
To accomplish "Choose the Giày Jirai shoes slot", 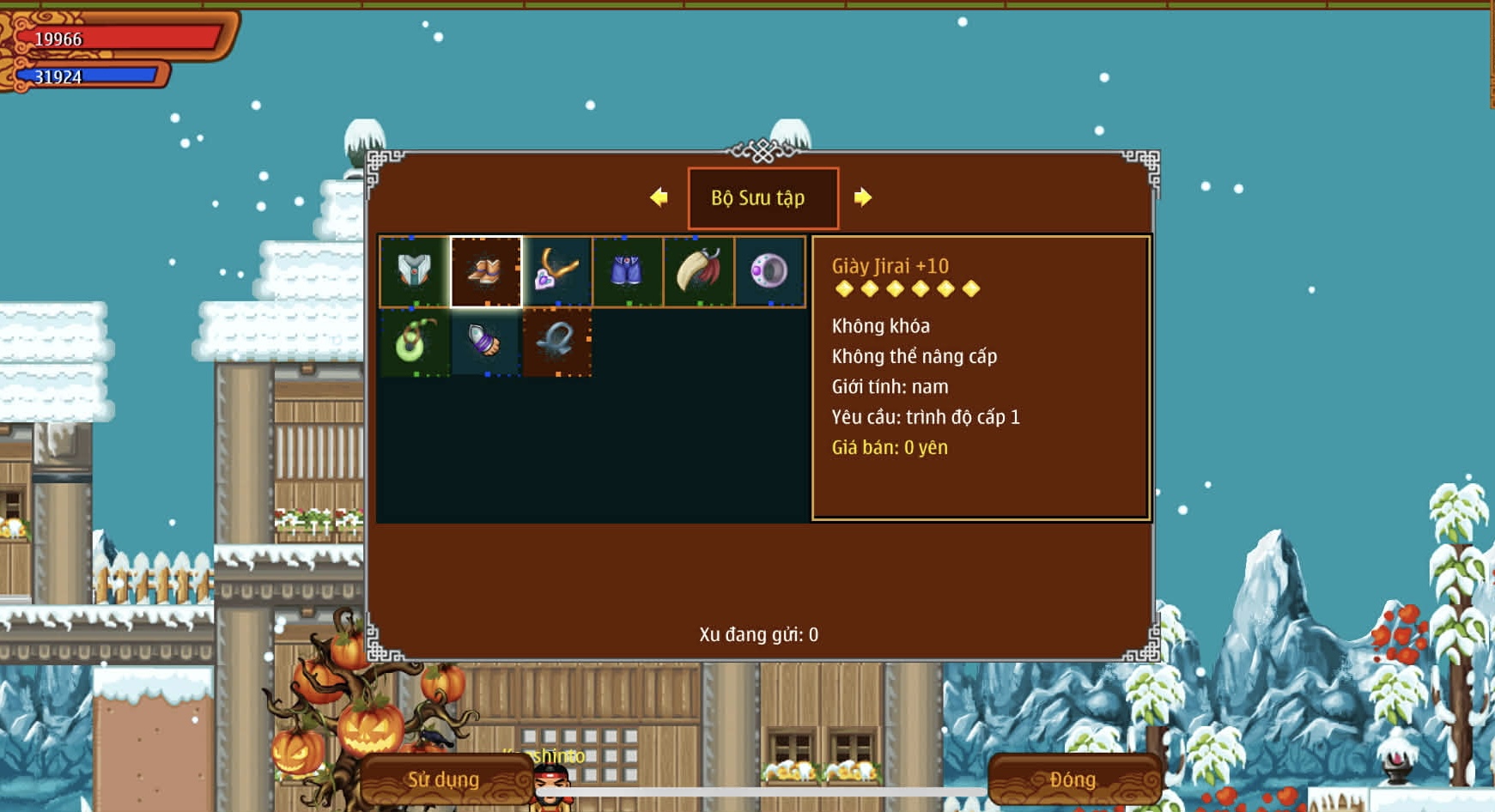I will coord(486,271).
